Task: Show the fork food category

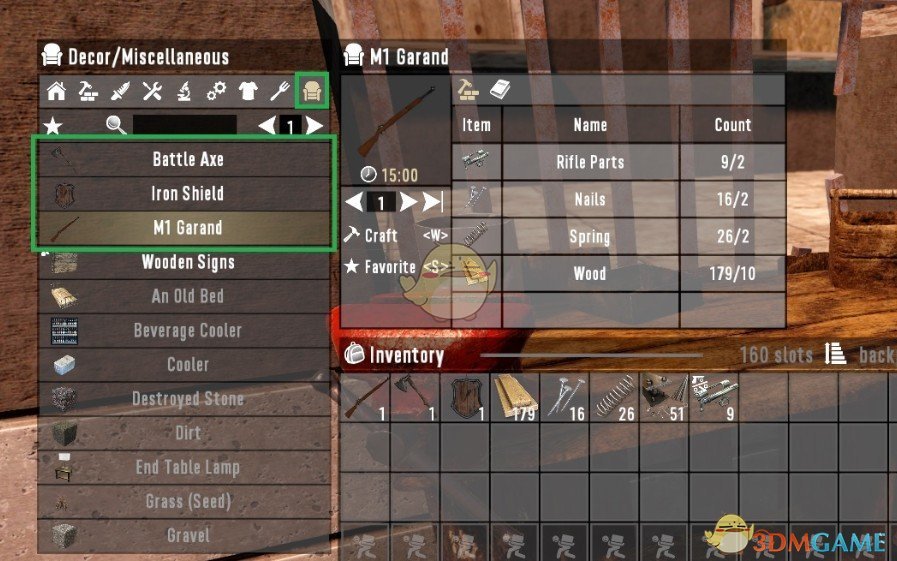Action: pyautogui.click(x=281, y=92)
